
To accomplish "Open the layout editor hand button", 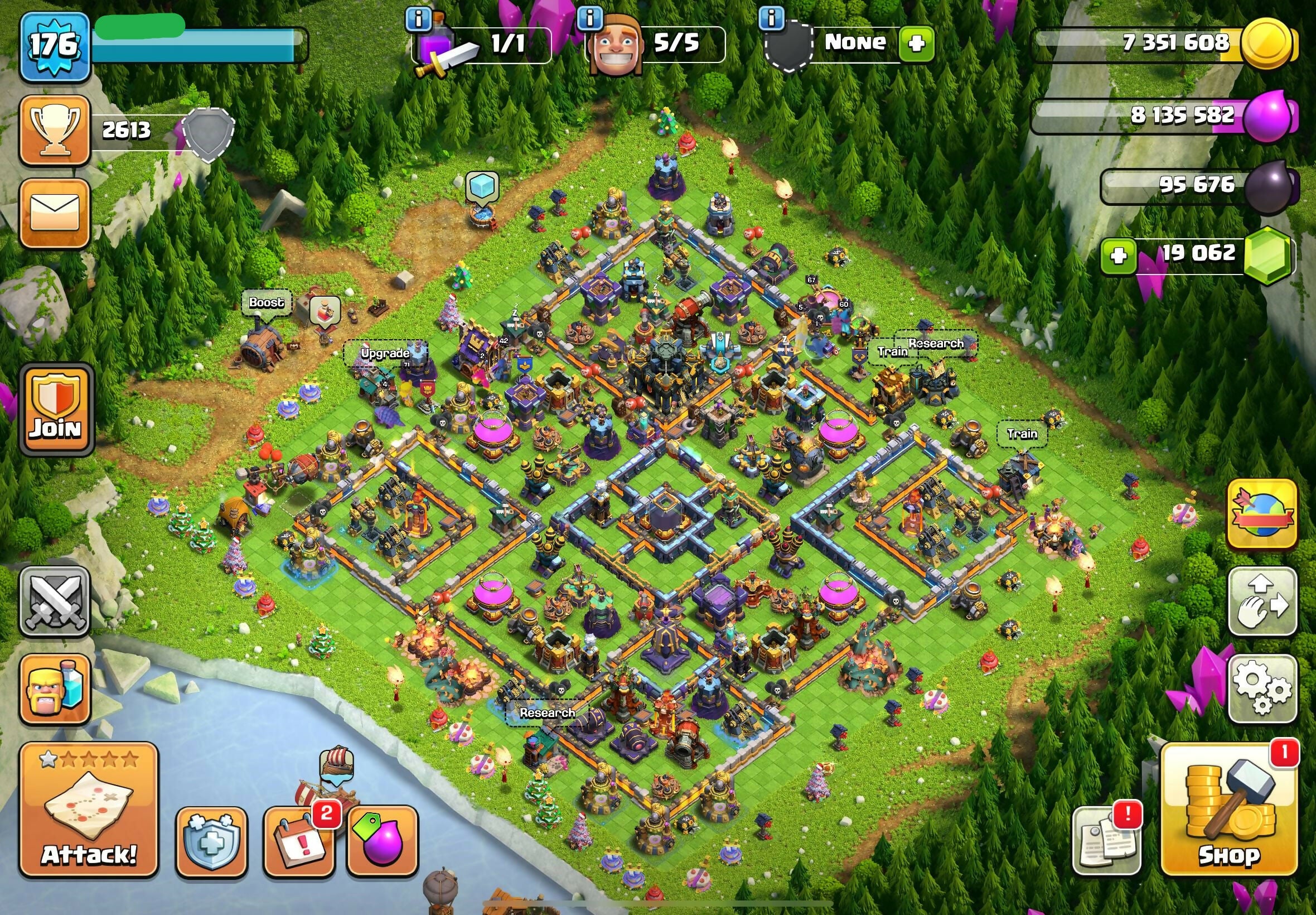I will point(1261,601).
